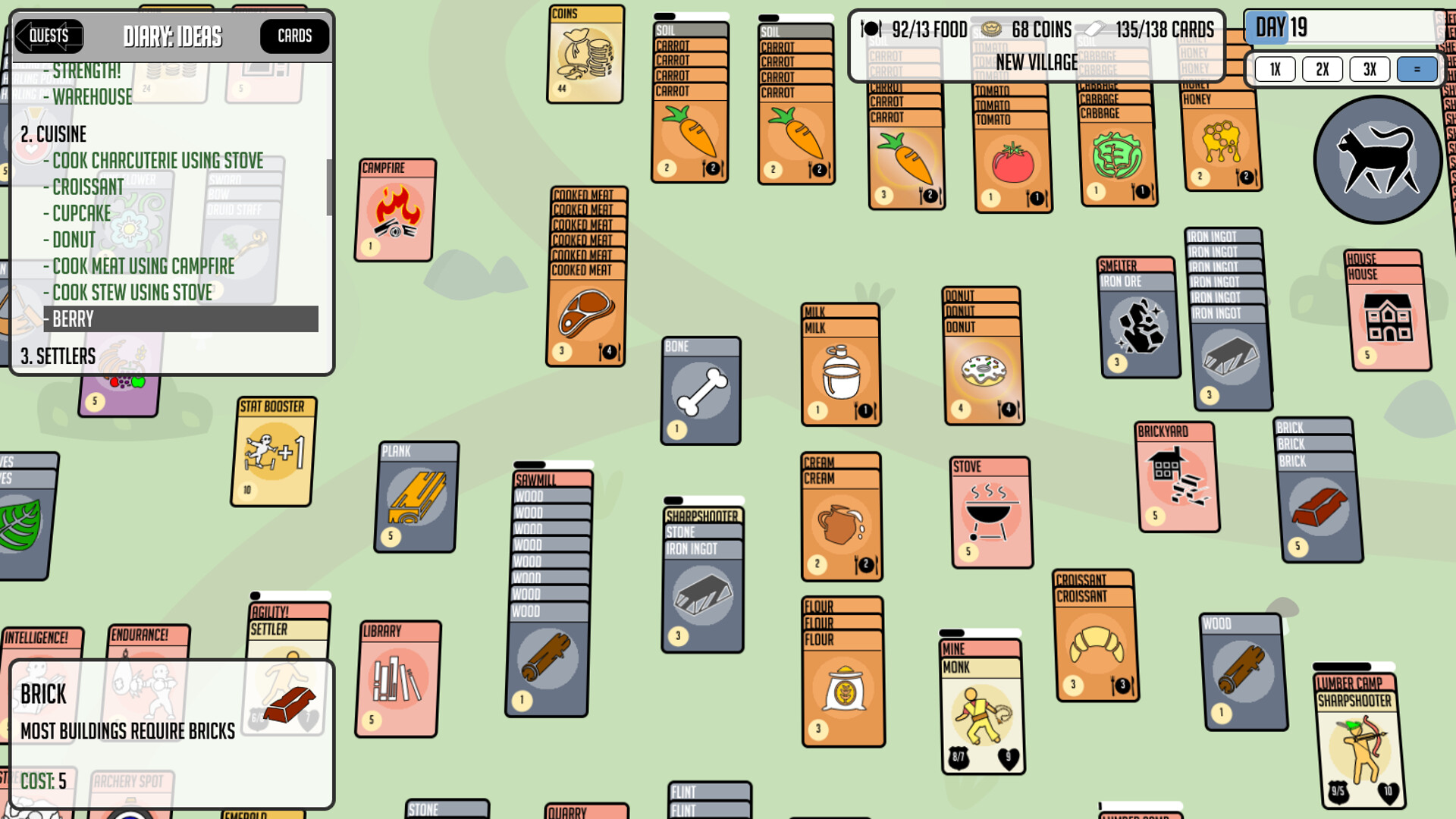This screenshot has width=1456, height=819.
Task: Click the Day 19 counter field
Action: point(1280,28)
